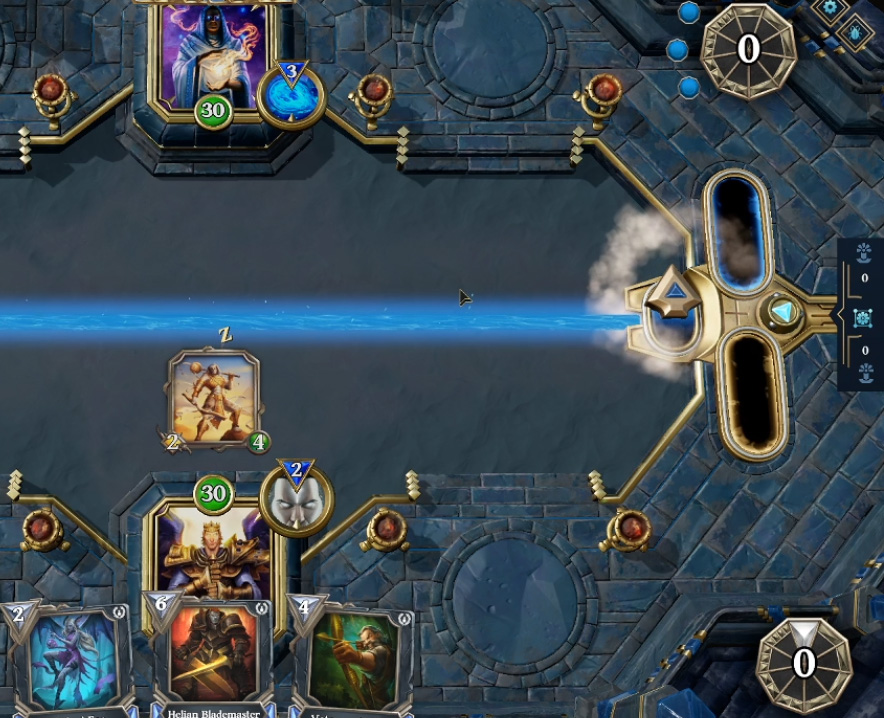Click your golden-armored king hero portrait
Viewport: 884px width, 718px height.
[212, 552]
